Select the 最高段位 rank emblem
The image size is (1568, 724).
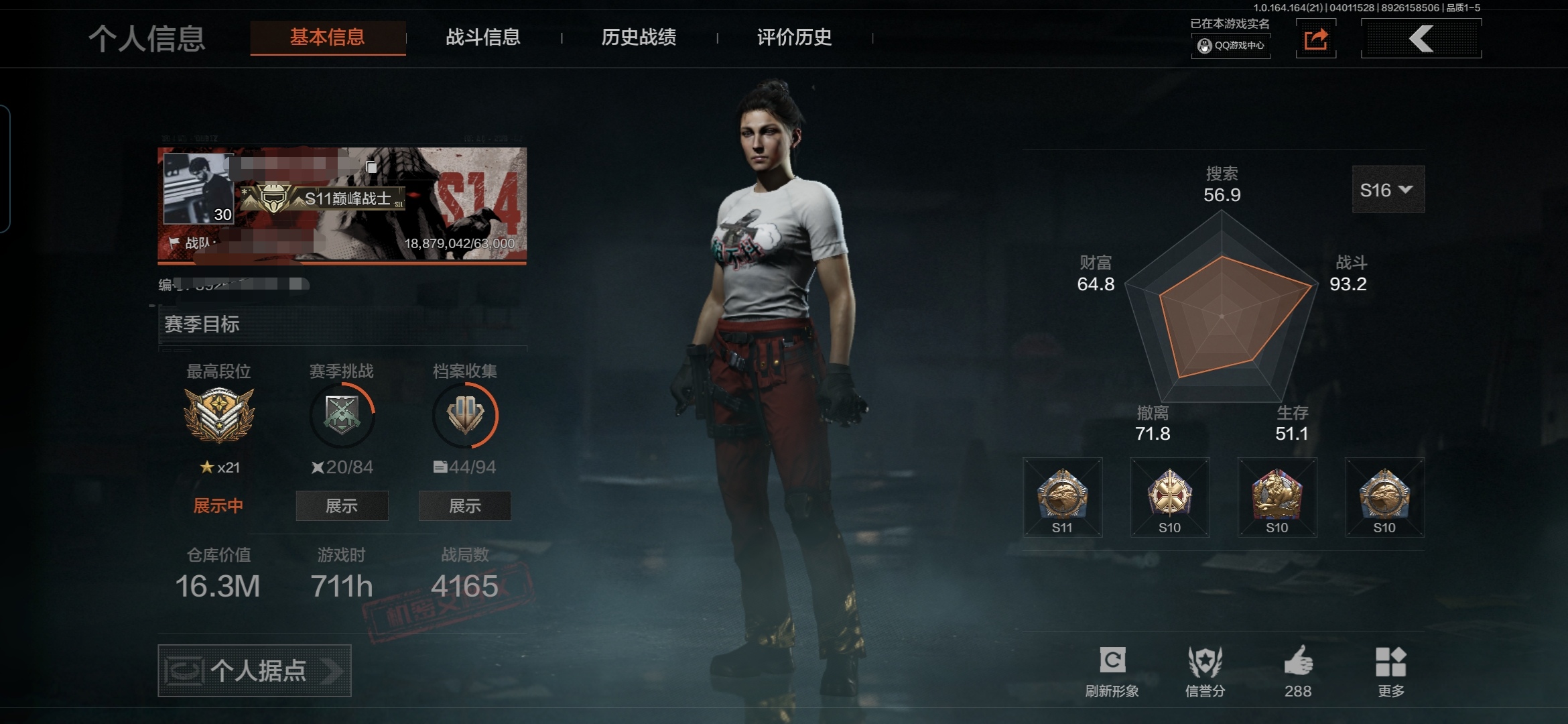(x=218, y=415)
